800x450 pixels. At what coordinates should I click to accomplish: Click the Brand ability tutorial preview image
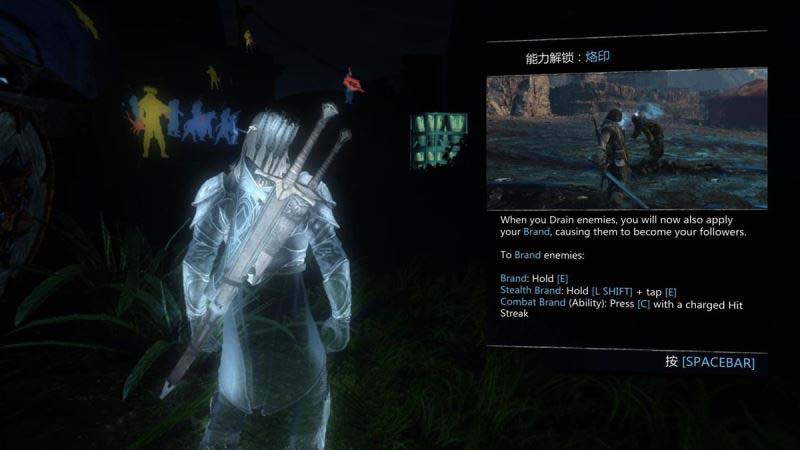coord(627,139)
